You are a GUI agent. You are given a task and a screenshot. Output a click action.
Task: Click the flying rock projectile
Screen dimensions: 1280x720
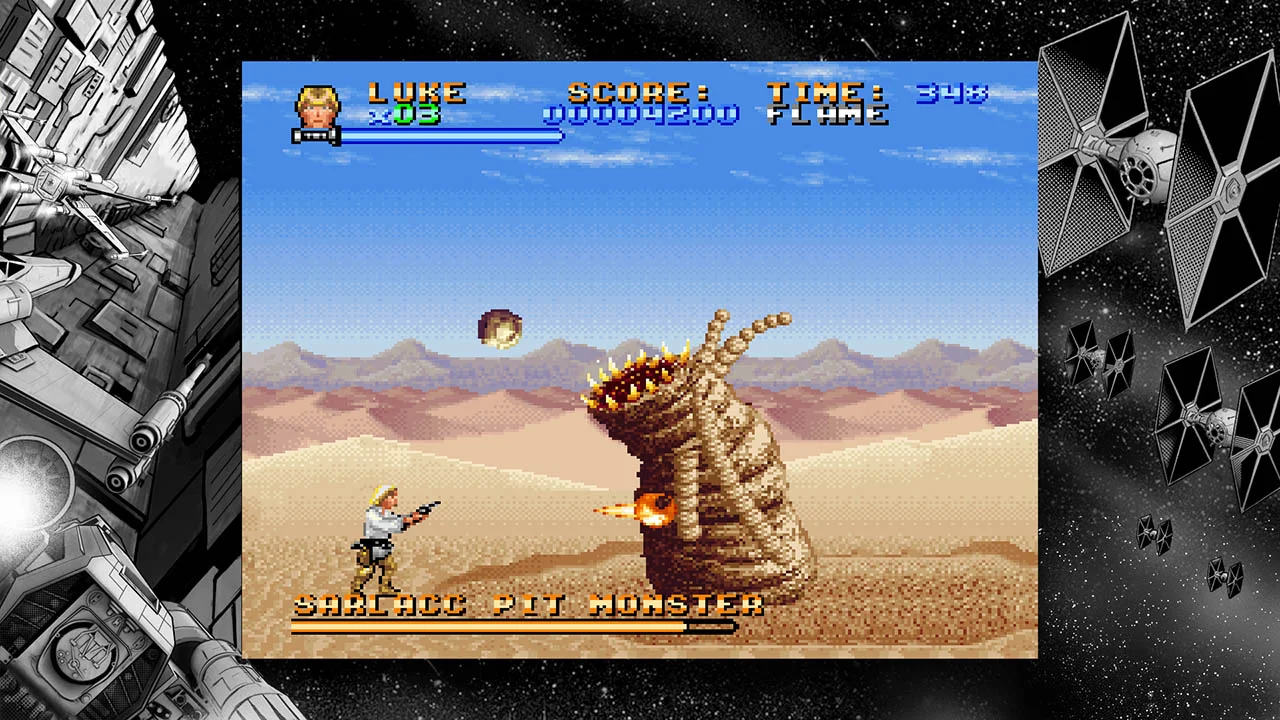tap(498, 328)
